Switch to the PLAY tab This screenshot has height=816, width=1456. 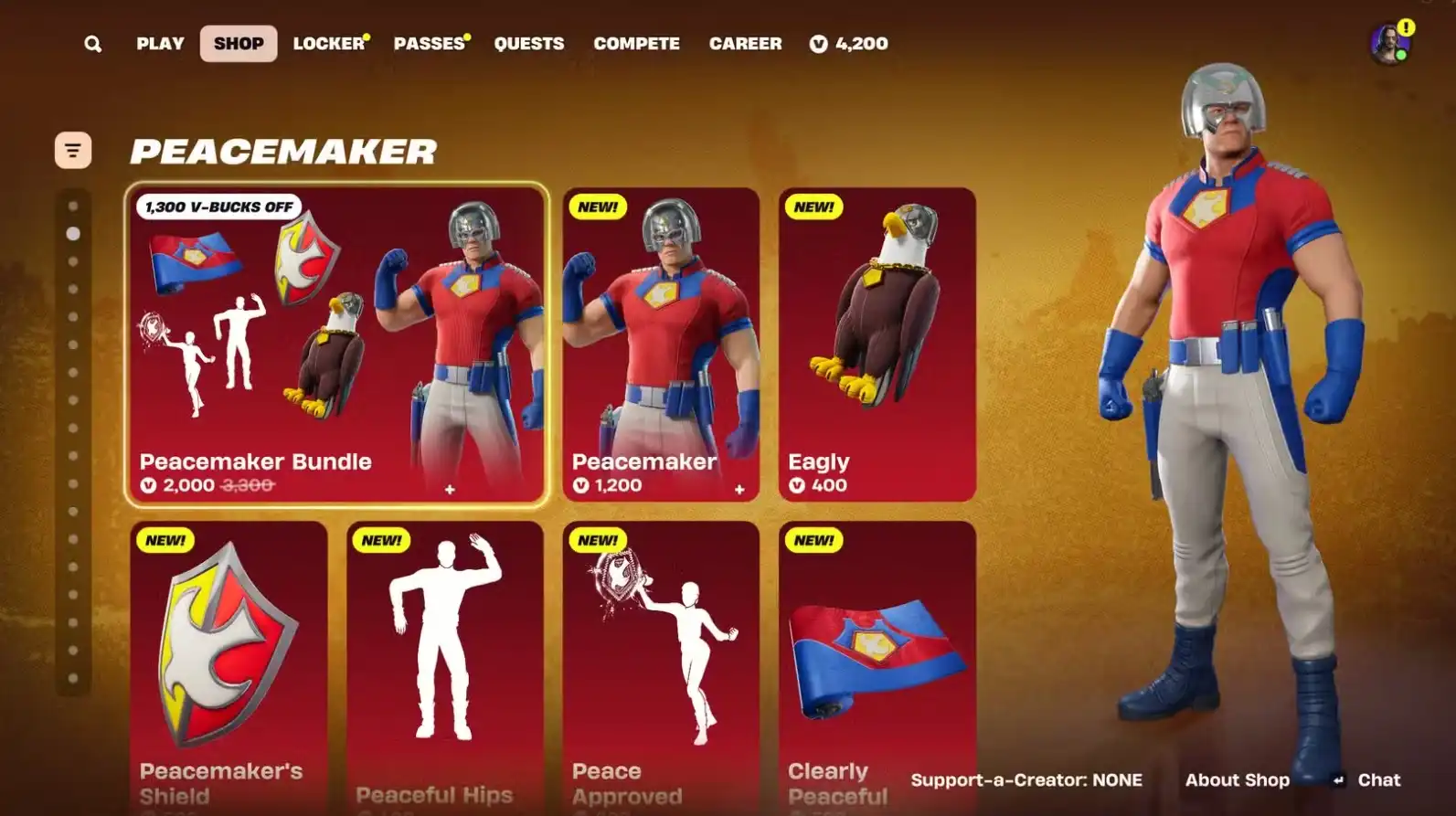pos(160,43)
